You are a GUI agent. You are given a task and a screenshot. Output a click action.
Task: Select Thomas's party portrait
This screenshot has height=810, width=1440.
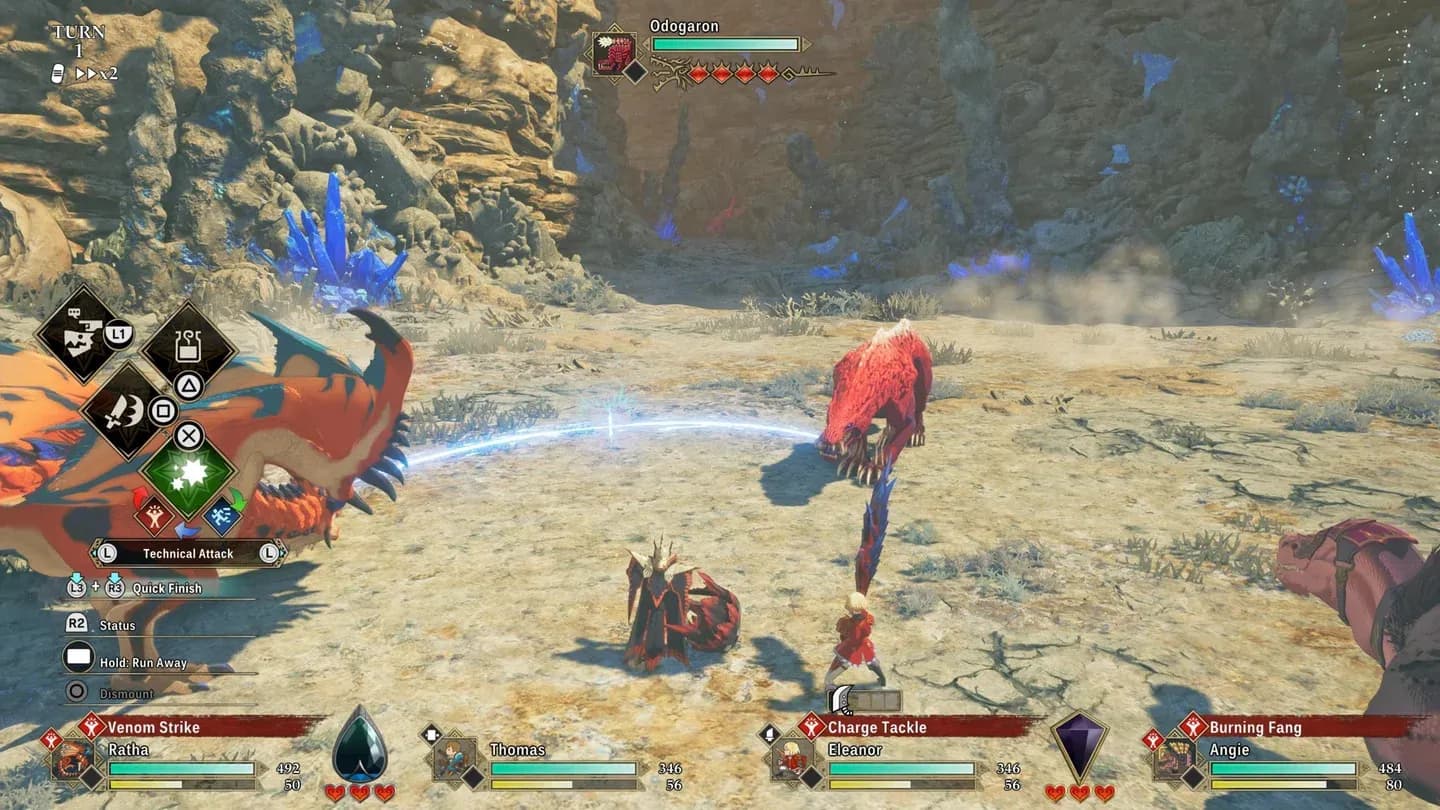point(454,759)
